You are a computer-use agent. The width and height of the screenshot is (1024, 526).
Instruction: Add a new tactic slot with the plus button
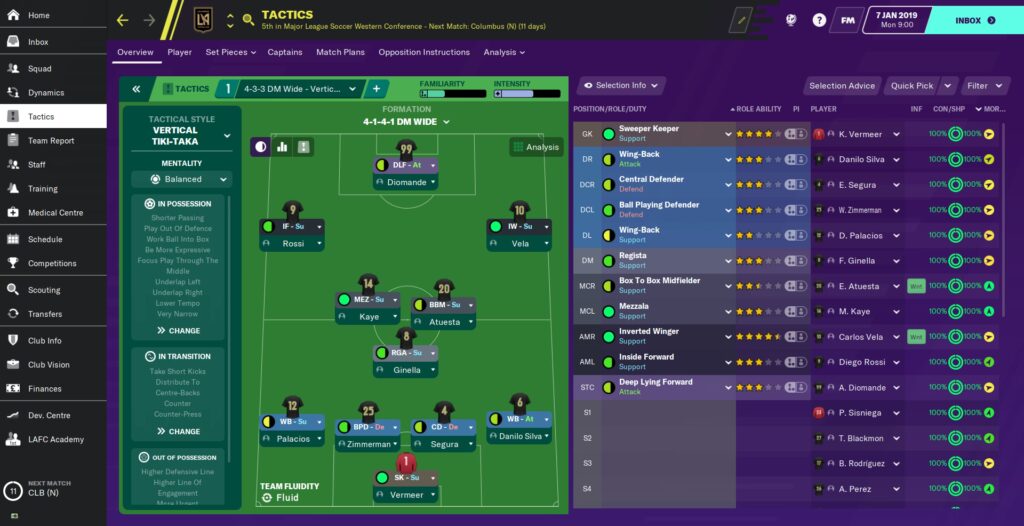377,89
